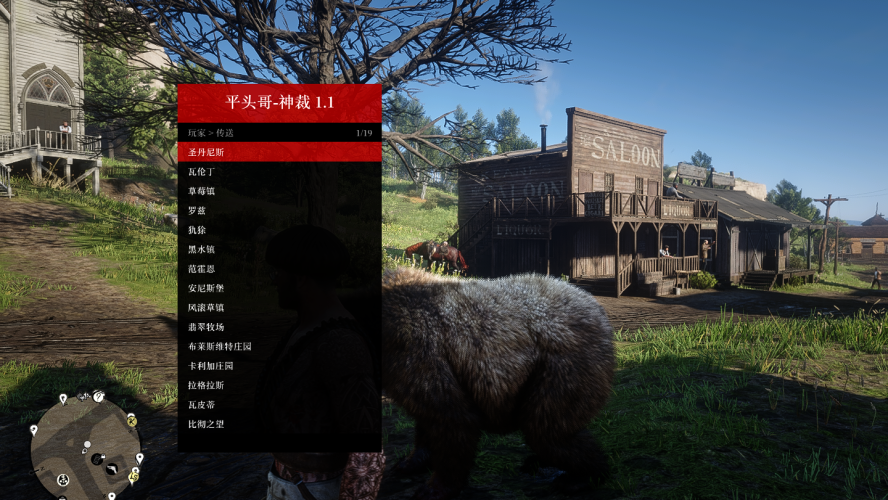Select 范霍恩 in the menu
Screen dimensions: 888x500
coord(279,269)
